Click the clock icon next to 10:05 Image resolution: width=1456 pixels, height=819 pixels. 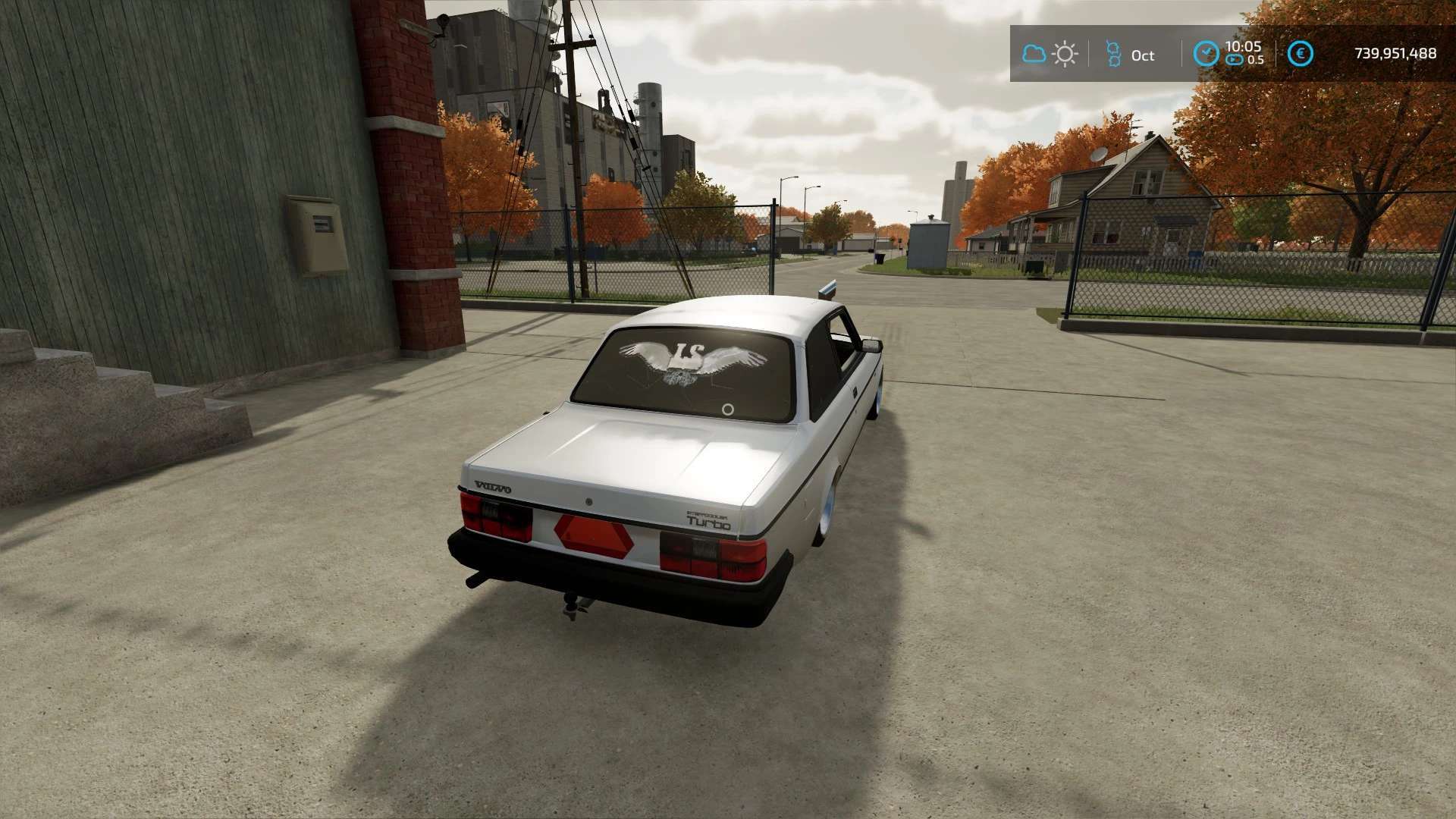[1206, 54]
